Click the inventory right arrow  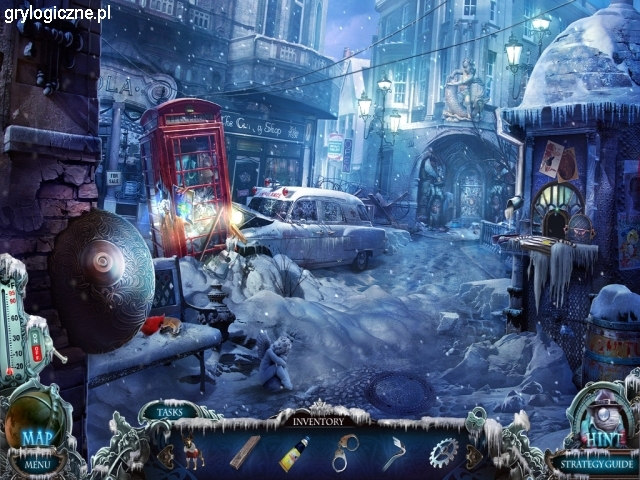(x=473, y=455)
